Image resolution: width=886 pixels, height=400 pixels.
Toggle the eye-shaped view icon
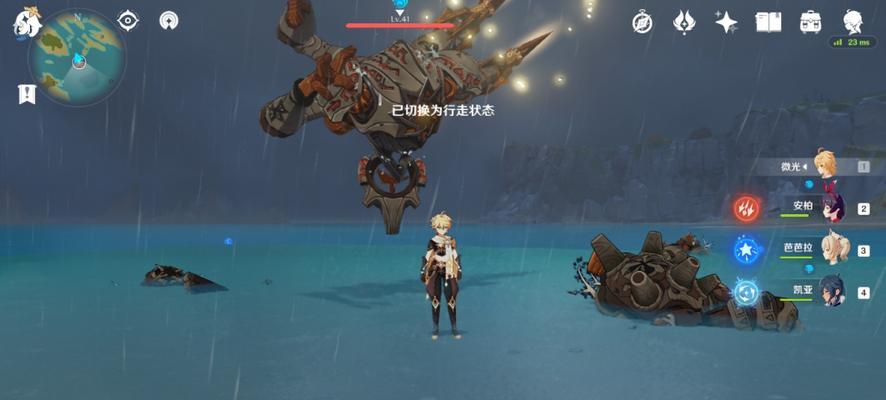click(x=128, y=20)
